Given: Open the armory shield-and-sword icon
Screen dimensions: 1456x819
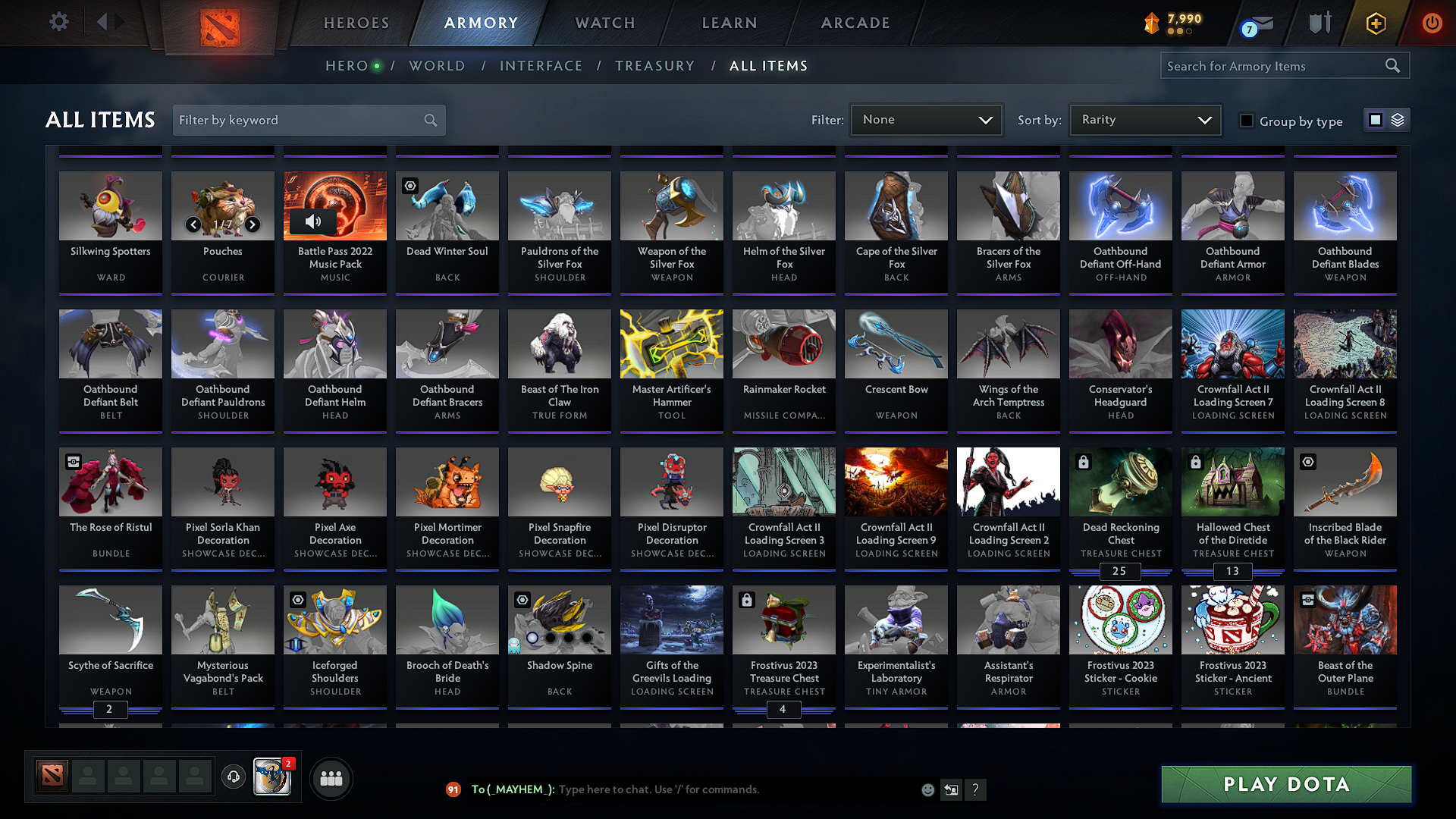Looking at the screenshot, I should (1319, 23).
